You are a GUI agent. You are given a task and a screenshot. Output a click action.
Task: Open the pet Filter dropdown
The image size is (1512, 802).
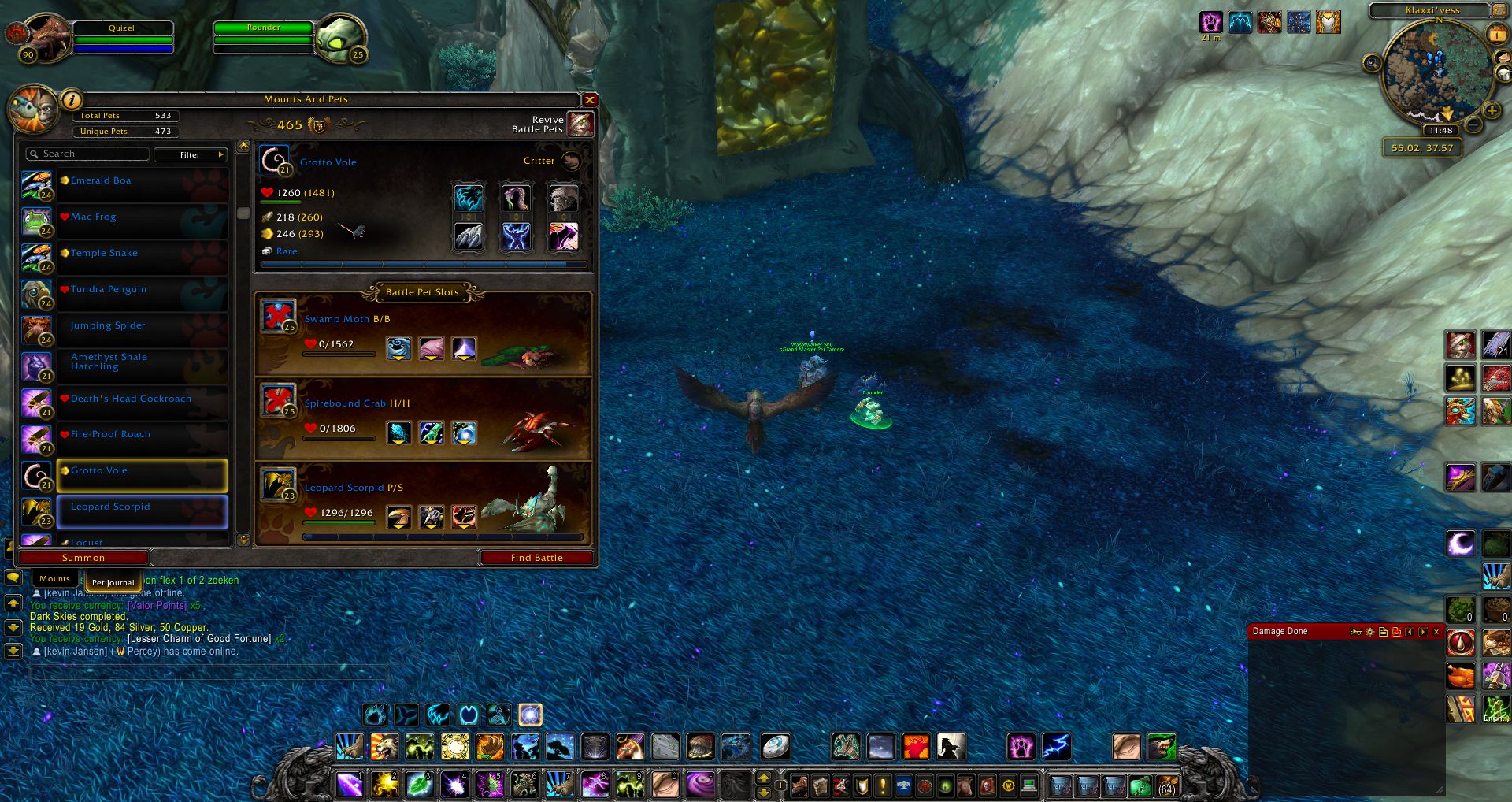tap(191, 154)
